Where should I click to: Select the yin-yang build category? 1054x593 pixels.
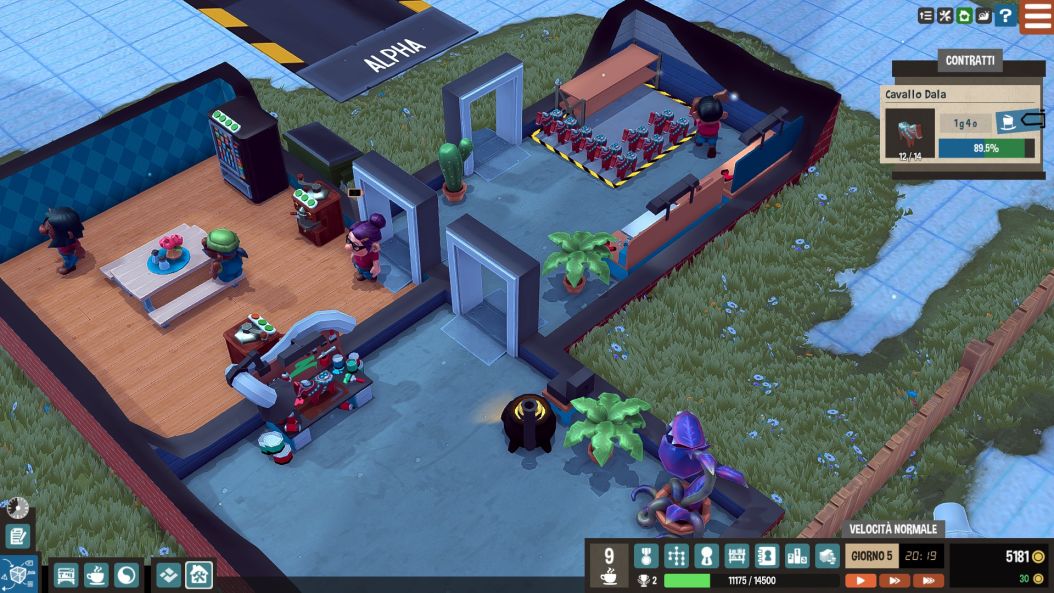pyautogui.click(x=127, y=575)
